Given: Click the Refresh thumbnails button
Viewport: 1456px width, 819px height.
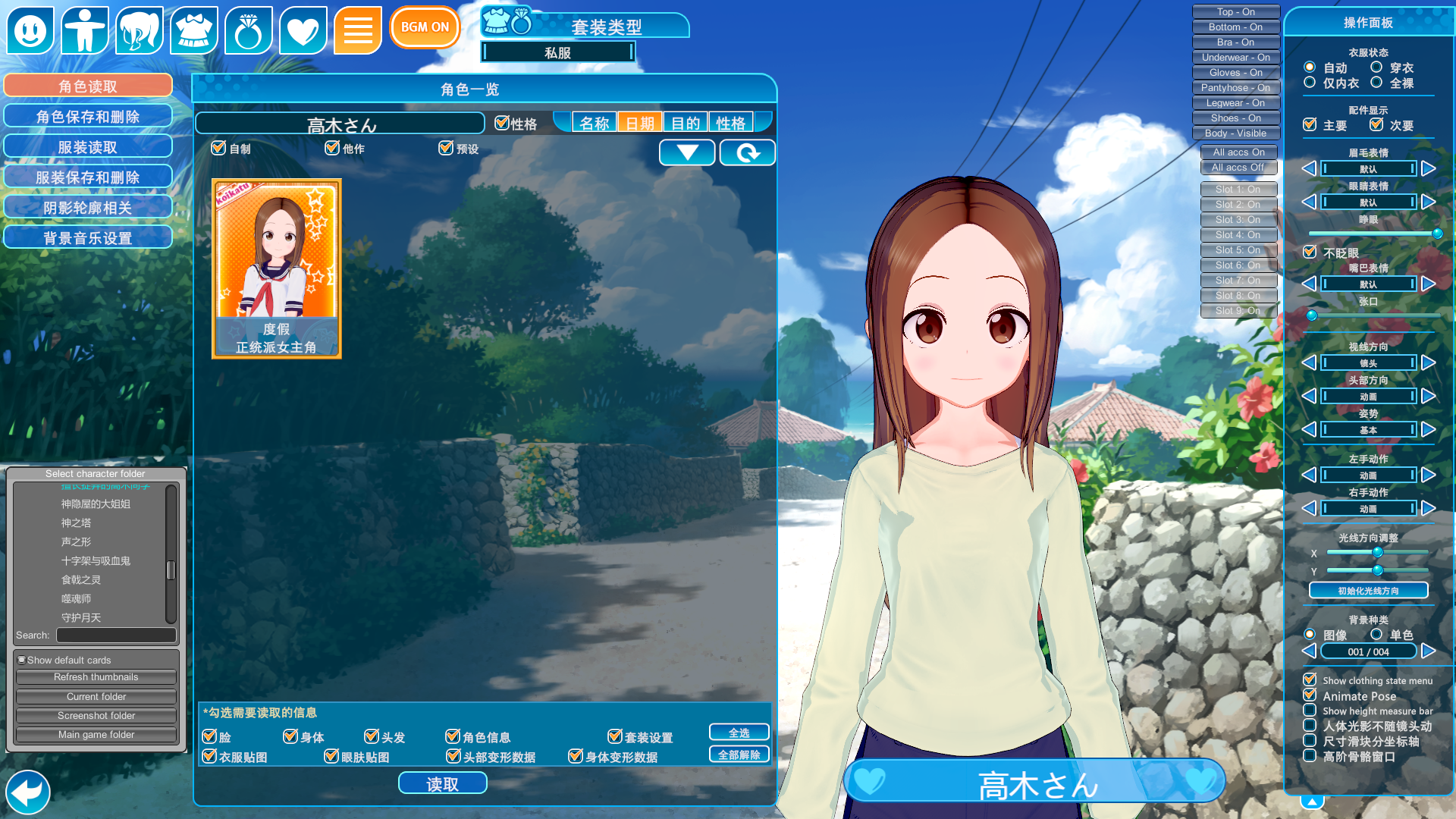Looking at the screenshot, I should 96,677.
